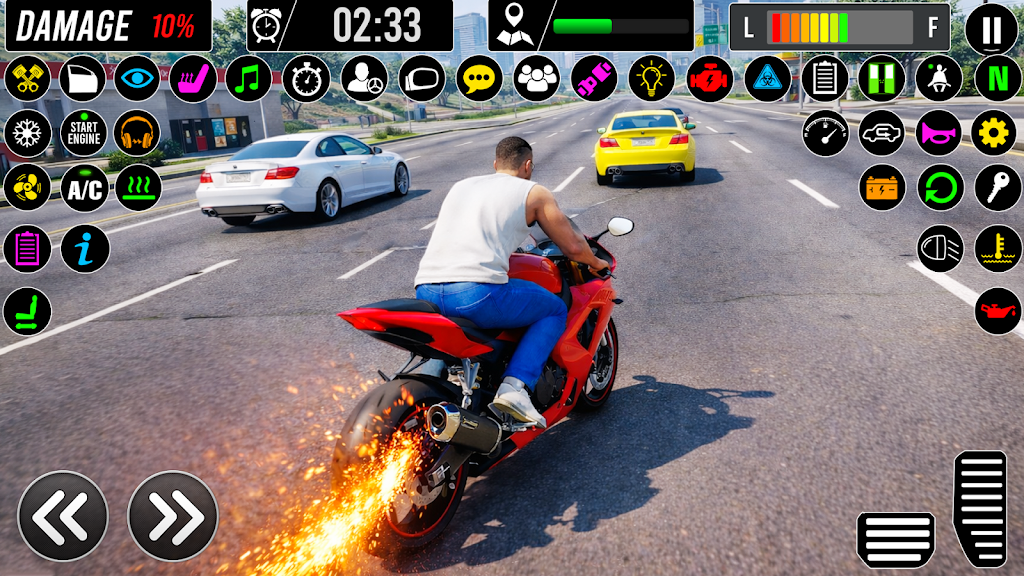Select the blue eye camera view icon
The image size is (1024, 576).
click(137, 78)
